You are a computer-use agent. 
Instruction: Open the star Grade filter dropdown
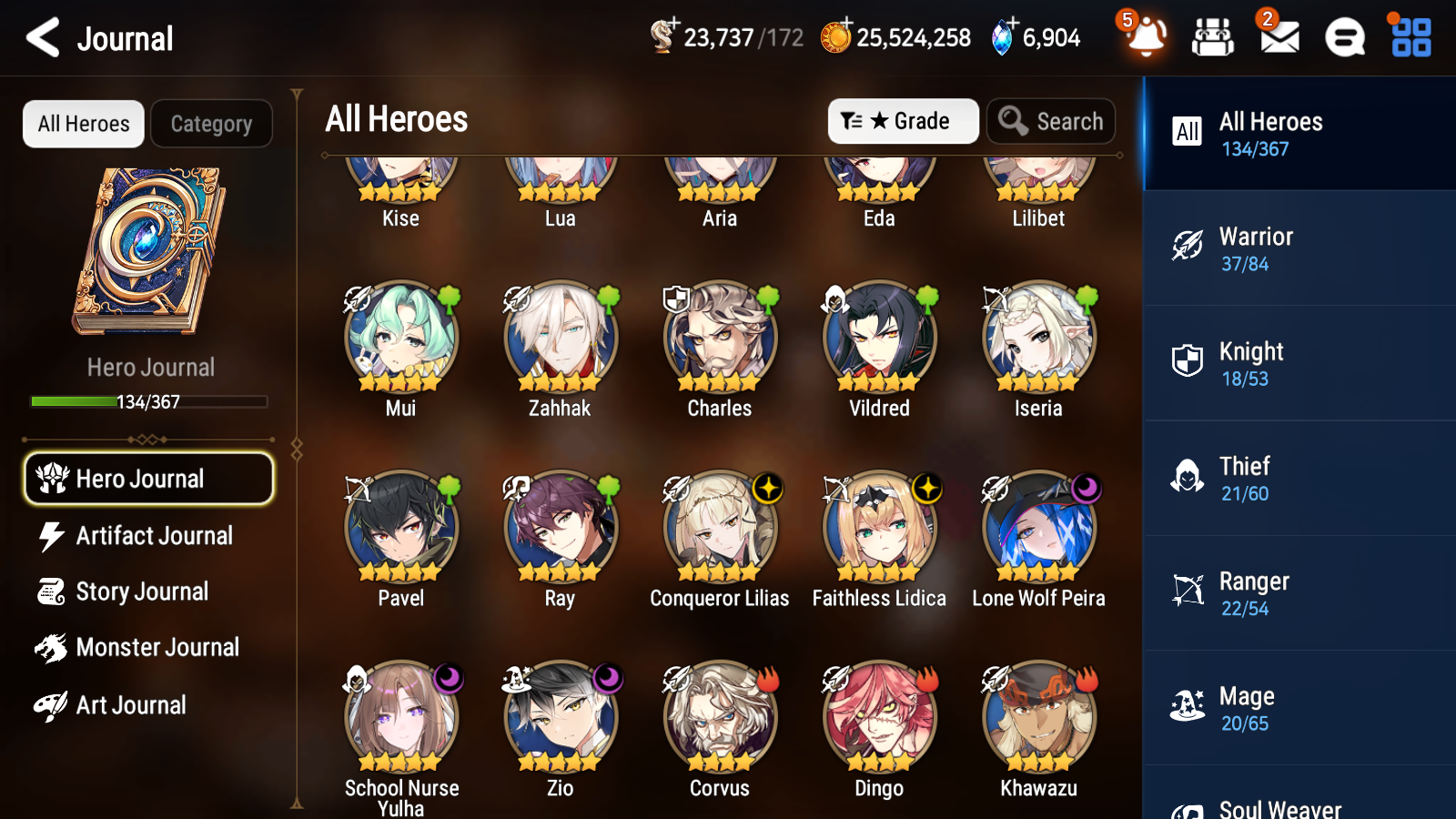tap(903, 120)
